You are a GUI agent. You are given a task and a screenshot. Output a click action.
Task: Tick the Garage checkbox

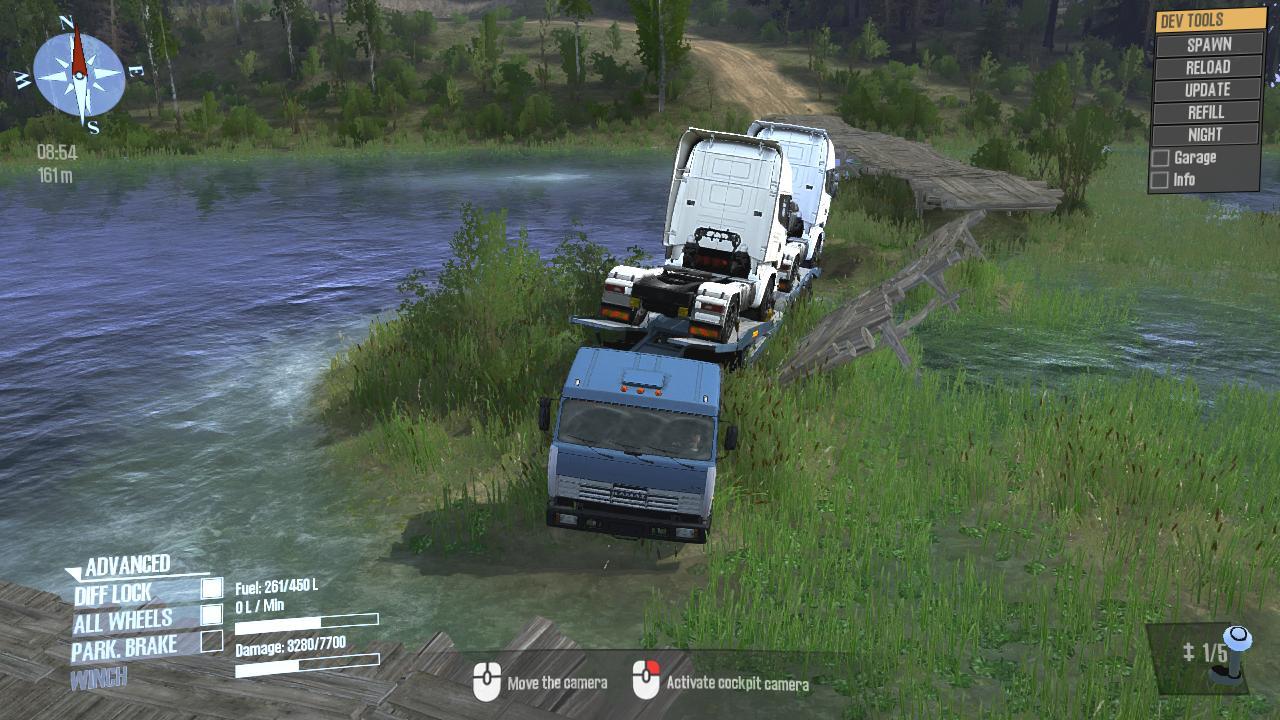pyautogui.click(x=1160, y=158)
